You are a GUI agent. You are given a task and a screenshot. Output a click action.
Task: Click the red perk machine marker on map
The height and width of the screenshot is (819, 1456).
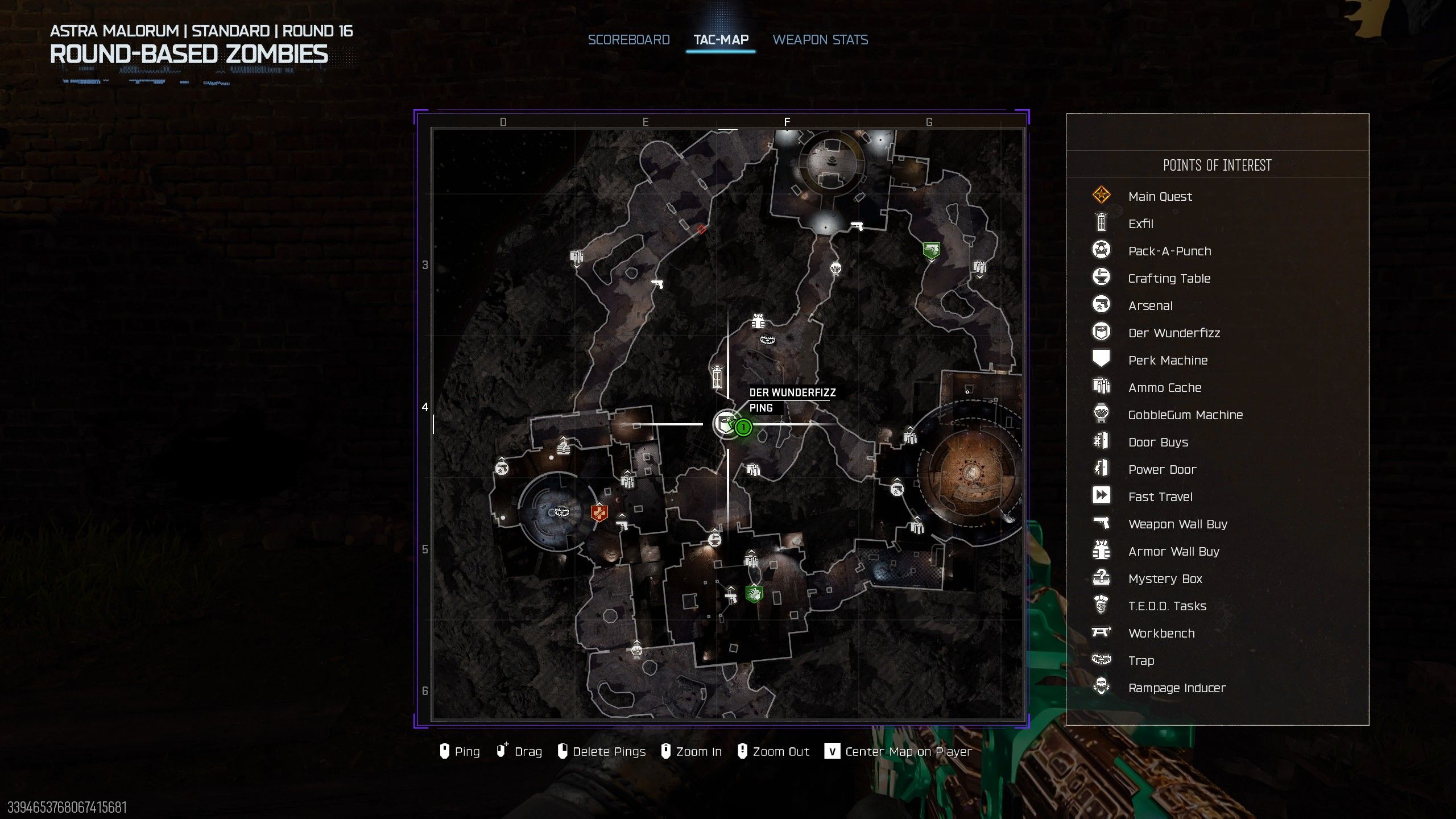599,513
